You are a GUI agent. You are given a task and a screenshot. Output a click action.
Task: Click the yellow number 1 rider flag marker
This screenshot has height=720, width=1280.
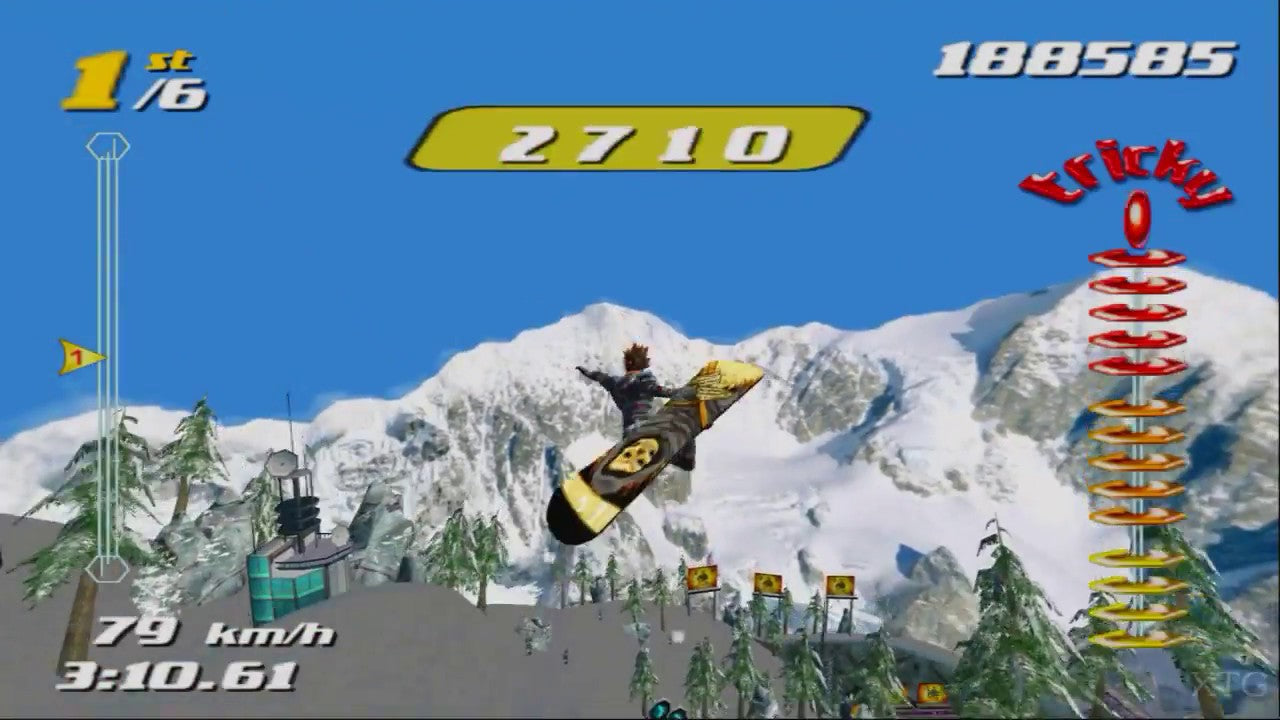pos(79,356)
